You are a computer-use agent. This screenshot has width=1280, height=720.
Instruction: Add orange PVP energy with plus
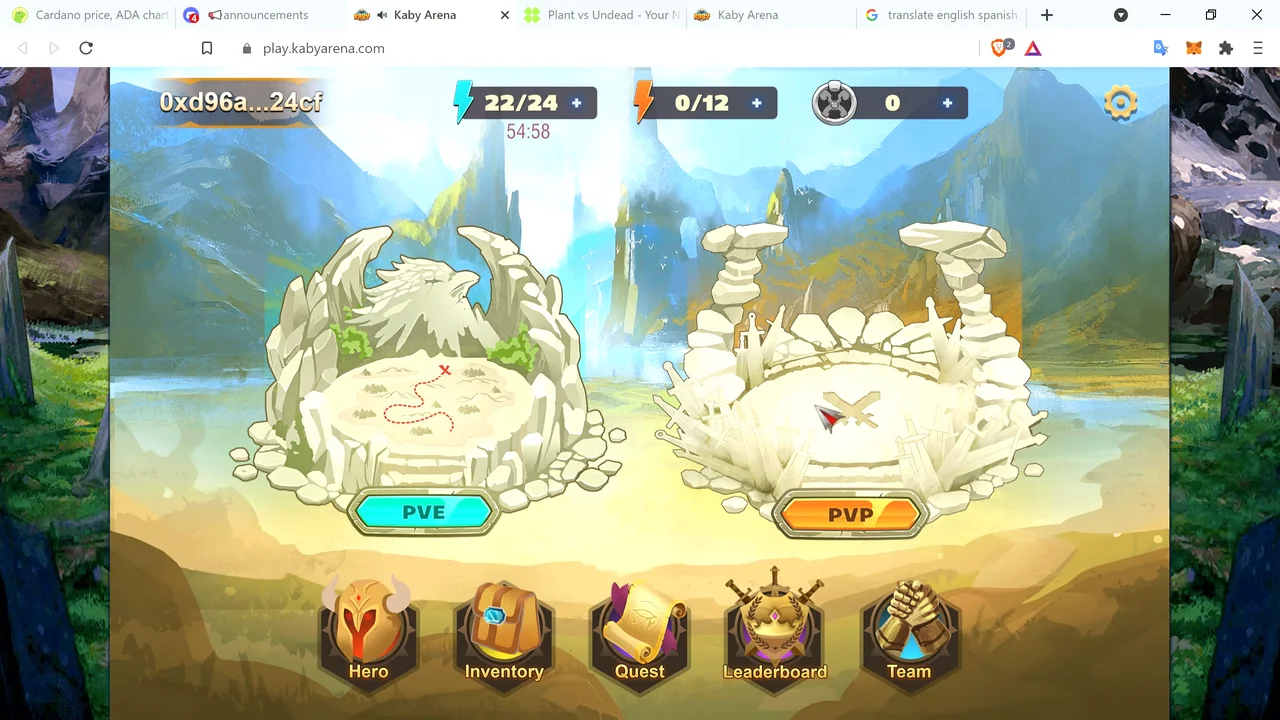(x=757, y=103)
